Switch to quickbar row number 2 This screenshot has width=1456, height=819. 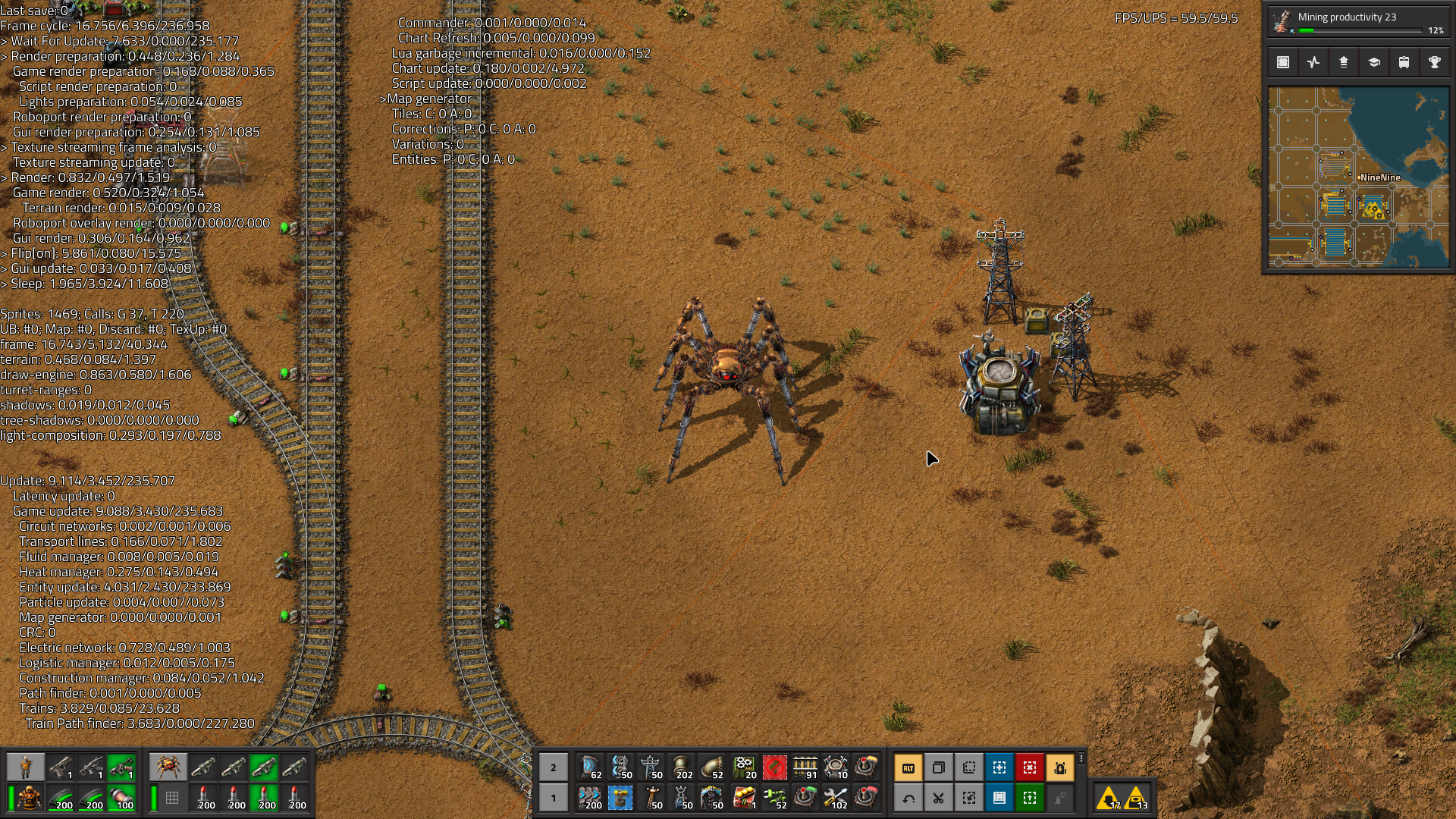pyautogui.click(x=554, y=767)
